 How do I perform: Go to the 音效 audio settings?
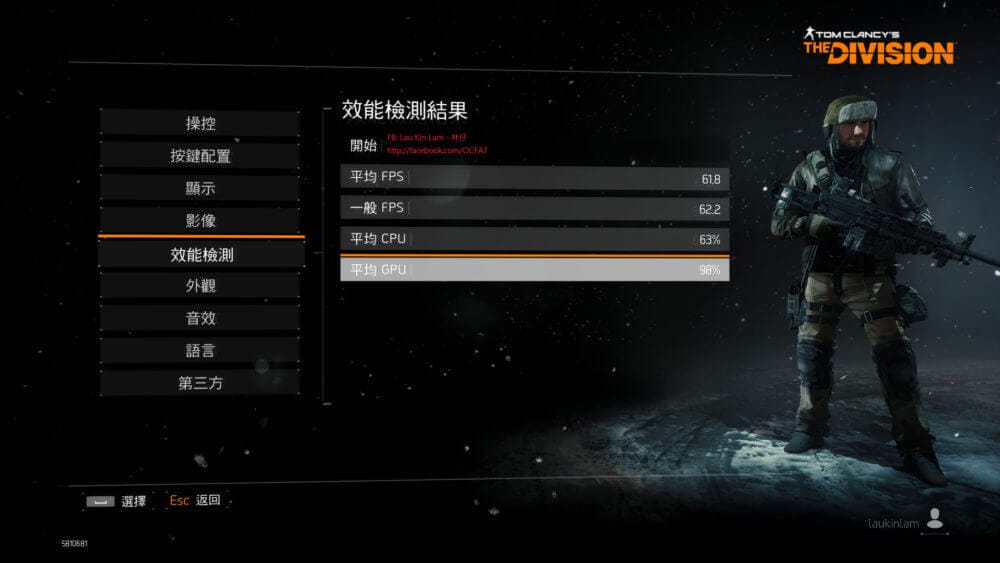200,318
